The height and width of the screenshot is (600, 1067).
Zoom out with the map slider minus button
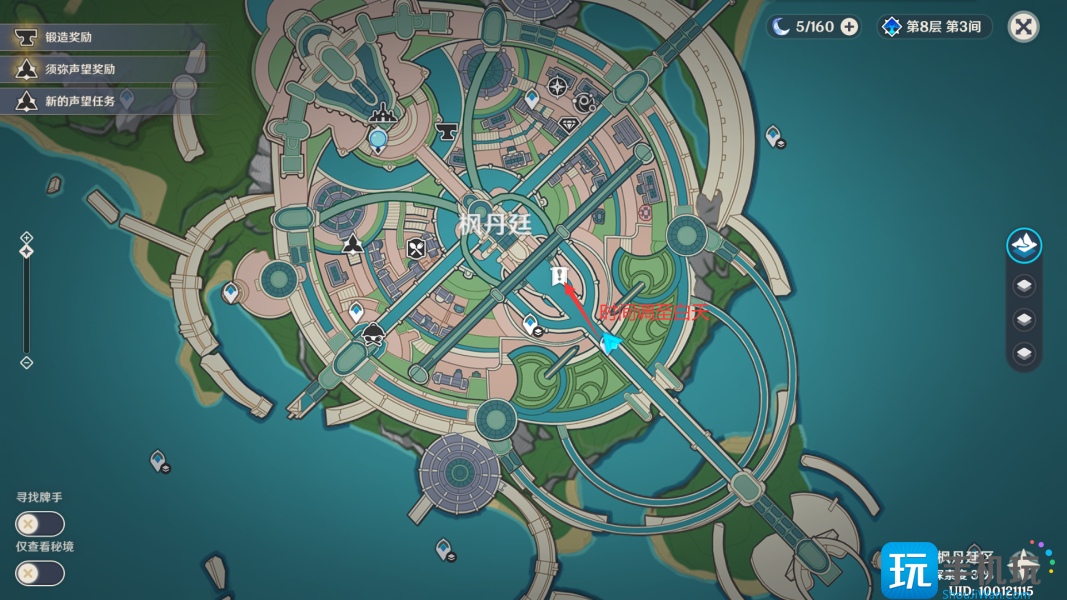[27, 363]
